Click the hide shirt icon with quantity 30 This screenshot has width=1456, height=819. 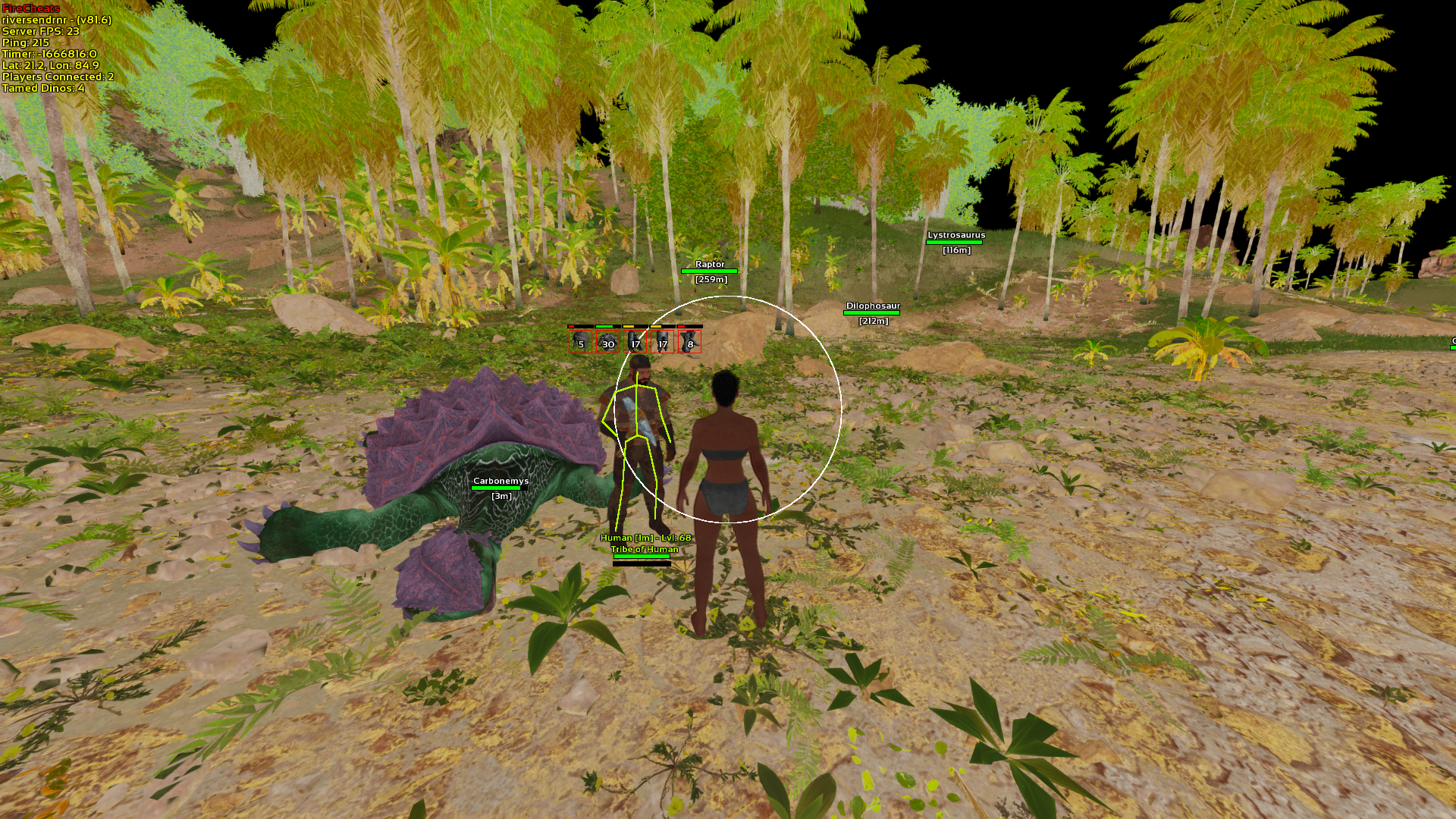(607, 343)
